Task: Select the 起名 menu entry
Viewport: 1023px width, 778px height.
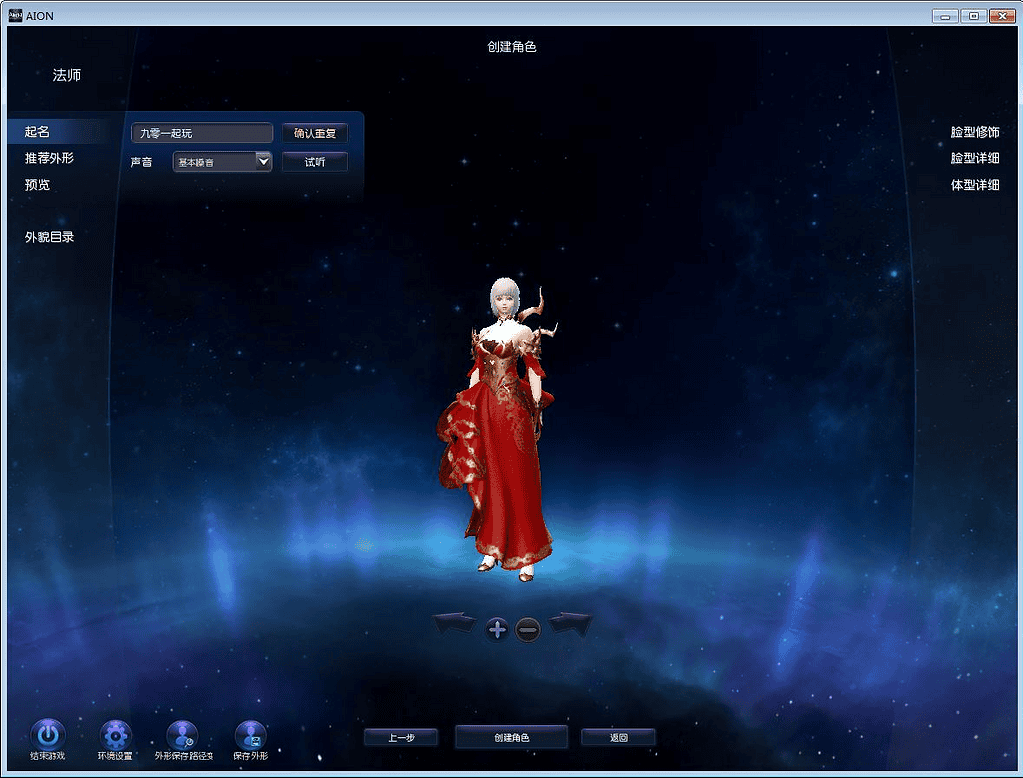Action: [38, 132]
